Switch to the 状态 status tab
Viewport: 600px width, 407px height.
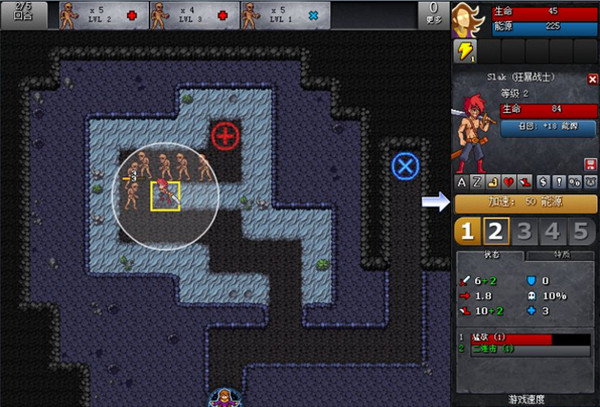[490, 256]
